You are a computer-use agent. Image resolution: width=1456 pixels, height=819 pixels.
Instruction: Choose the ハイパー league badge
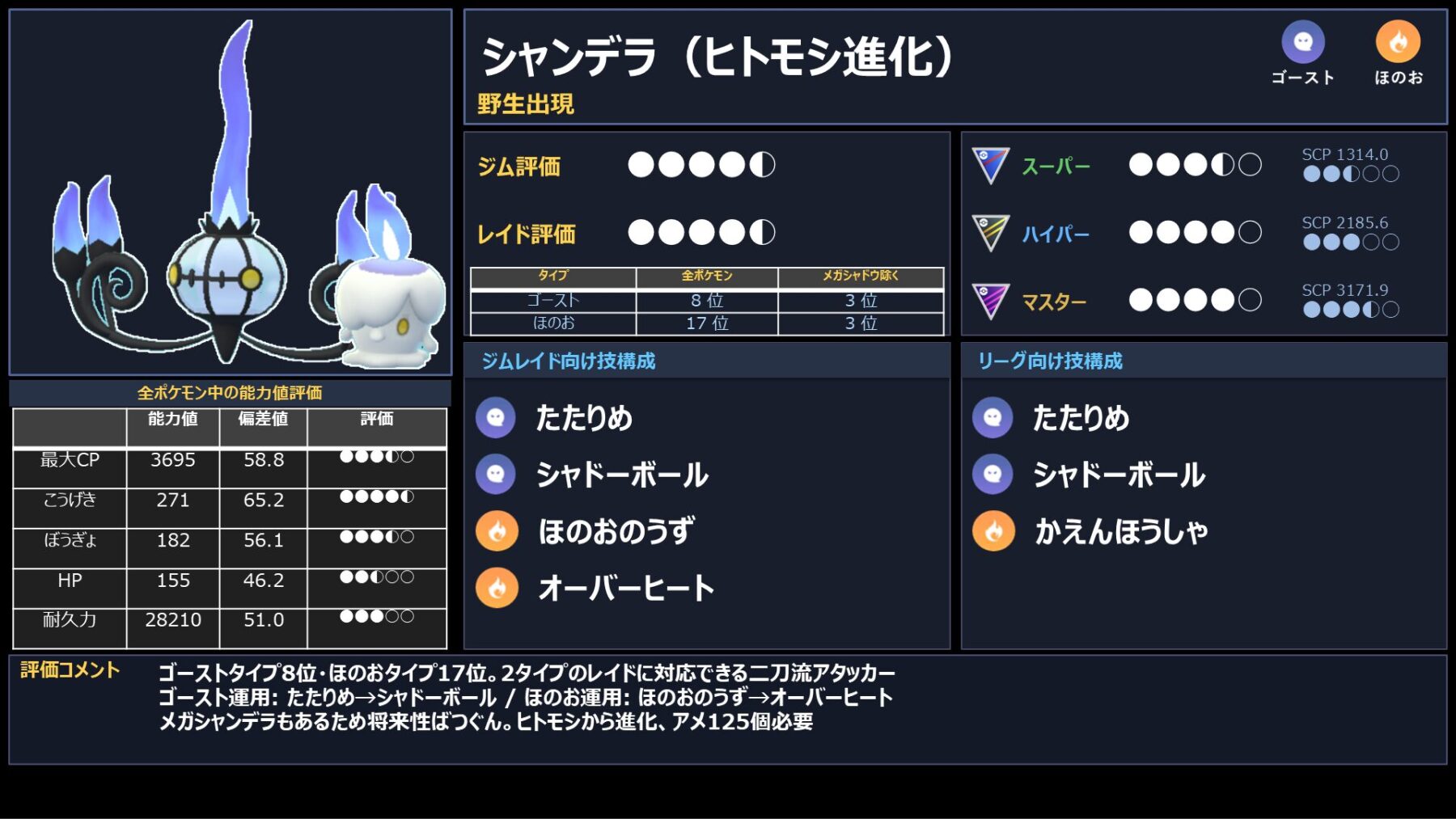pos(990,234)
